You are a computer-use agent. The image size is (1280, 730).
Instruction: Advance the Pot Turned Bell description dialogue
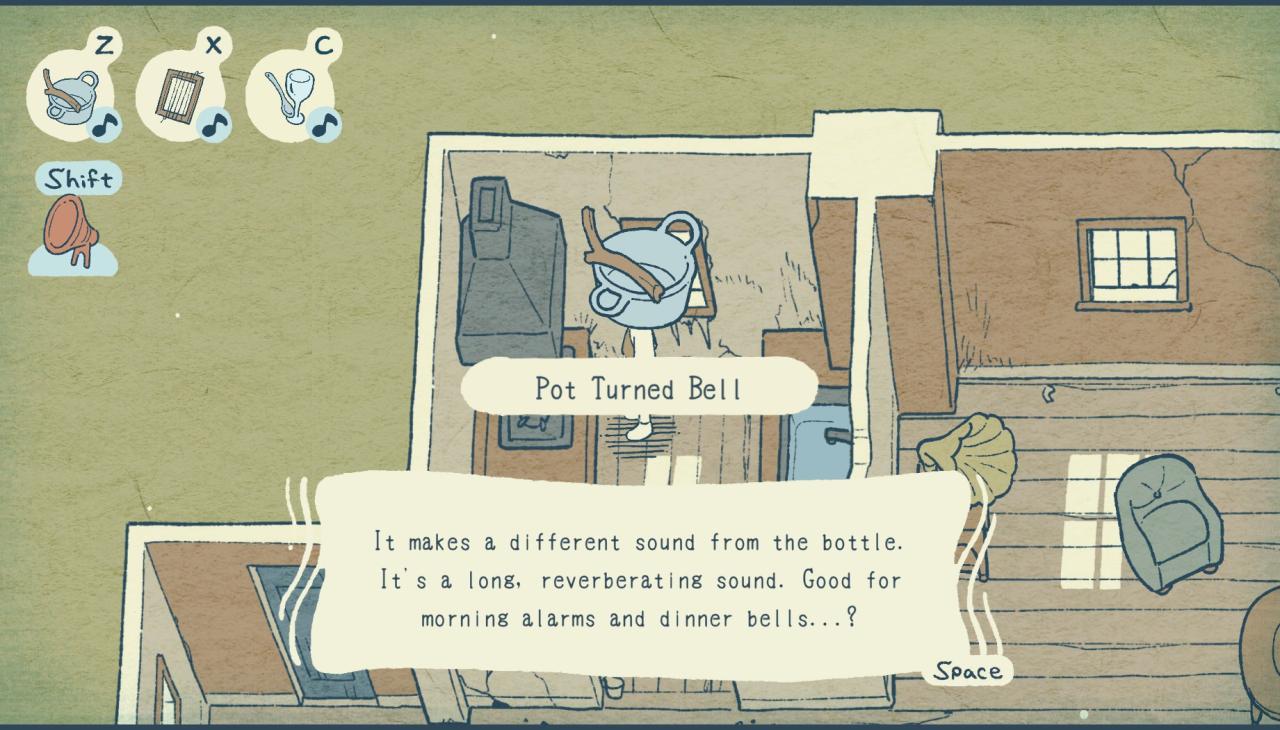[x=967, y=671]
